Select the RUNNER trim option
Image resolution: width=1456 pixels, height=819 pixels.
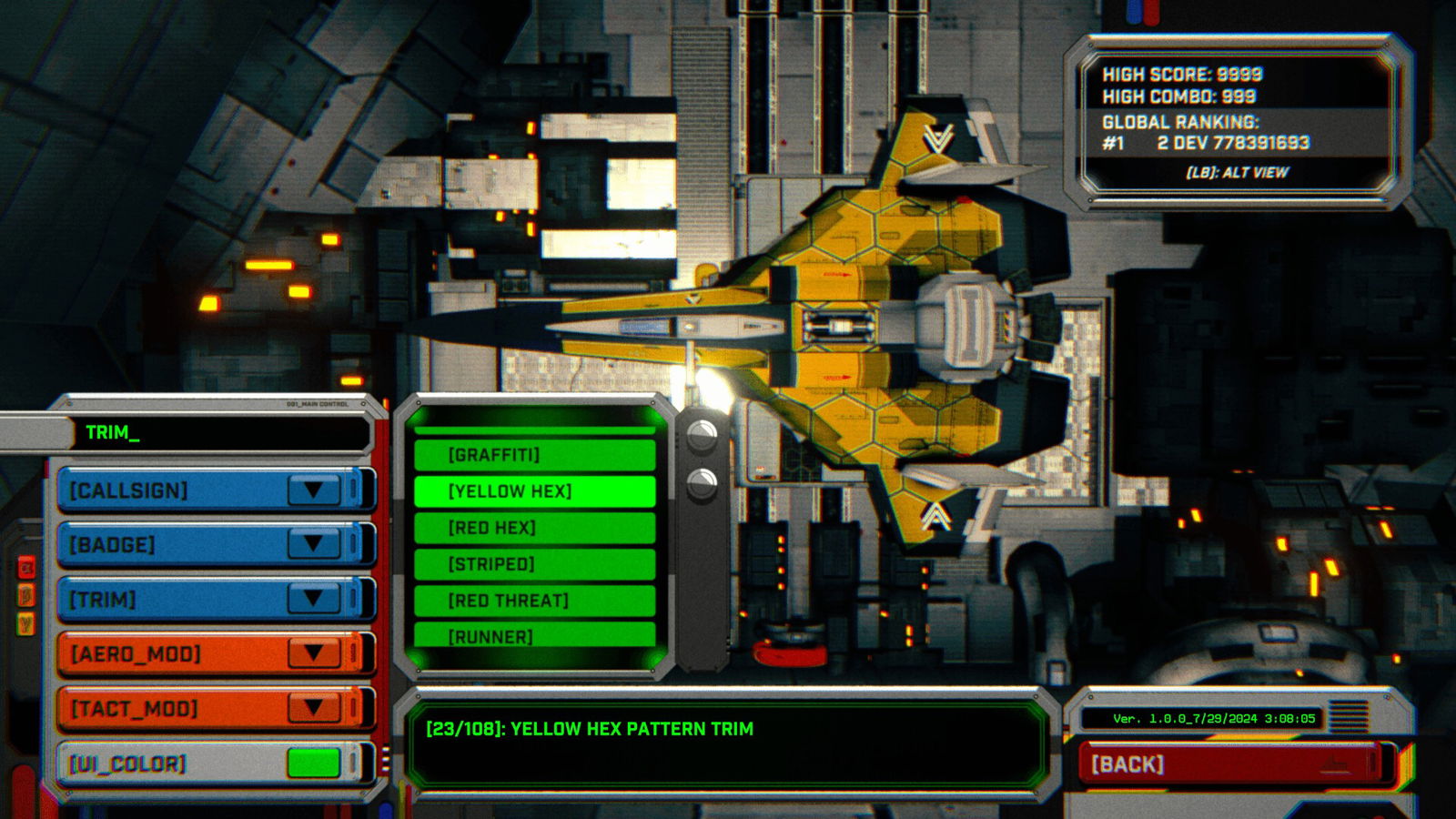pos(535,635)
